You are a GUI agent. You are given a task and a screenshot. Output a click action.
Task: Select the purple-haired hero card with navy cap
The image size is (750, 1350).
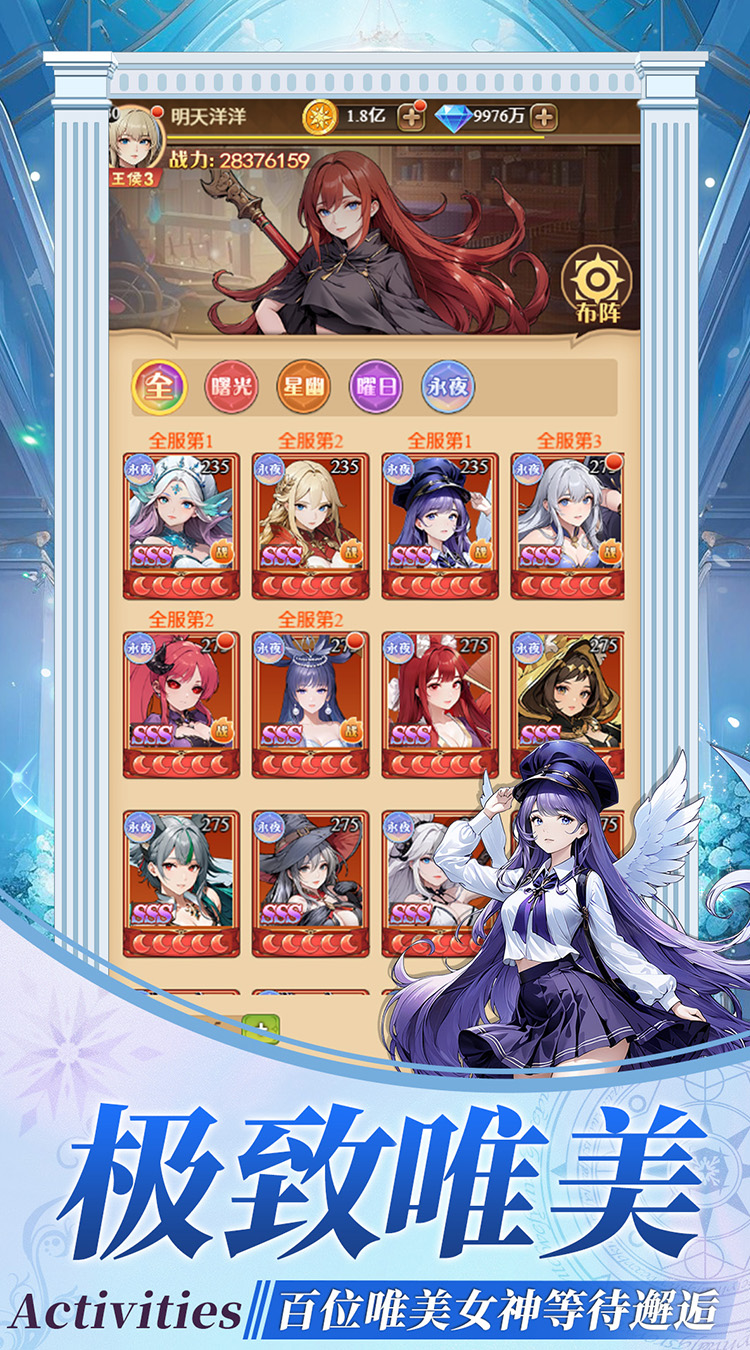pyautogui.click(x=439, y=525)
